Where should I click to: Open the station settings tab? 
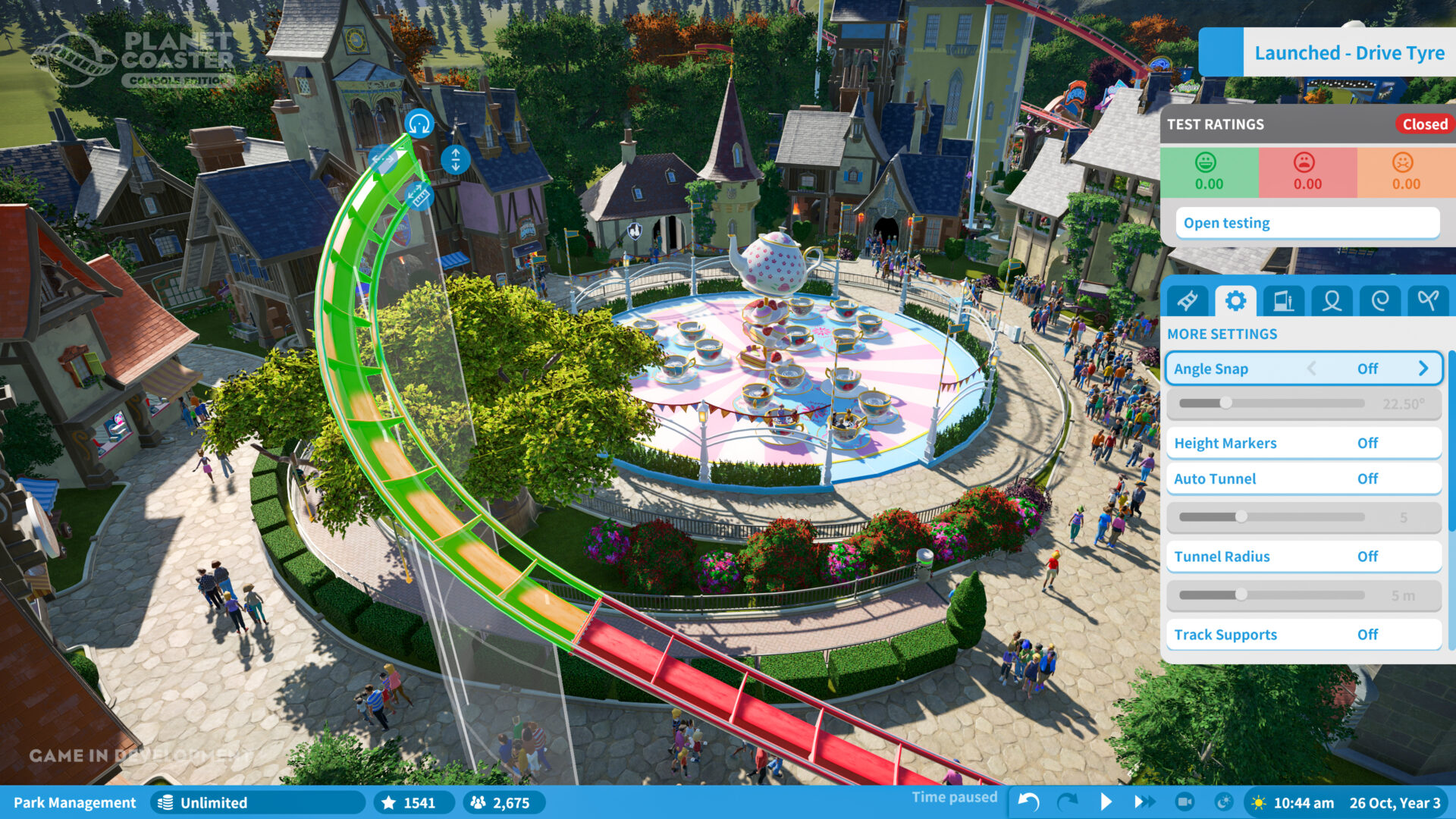(x=1285, y=300)
